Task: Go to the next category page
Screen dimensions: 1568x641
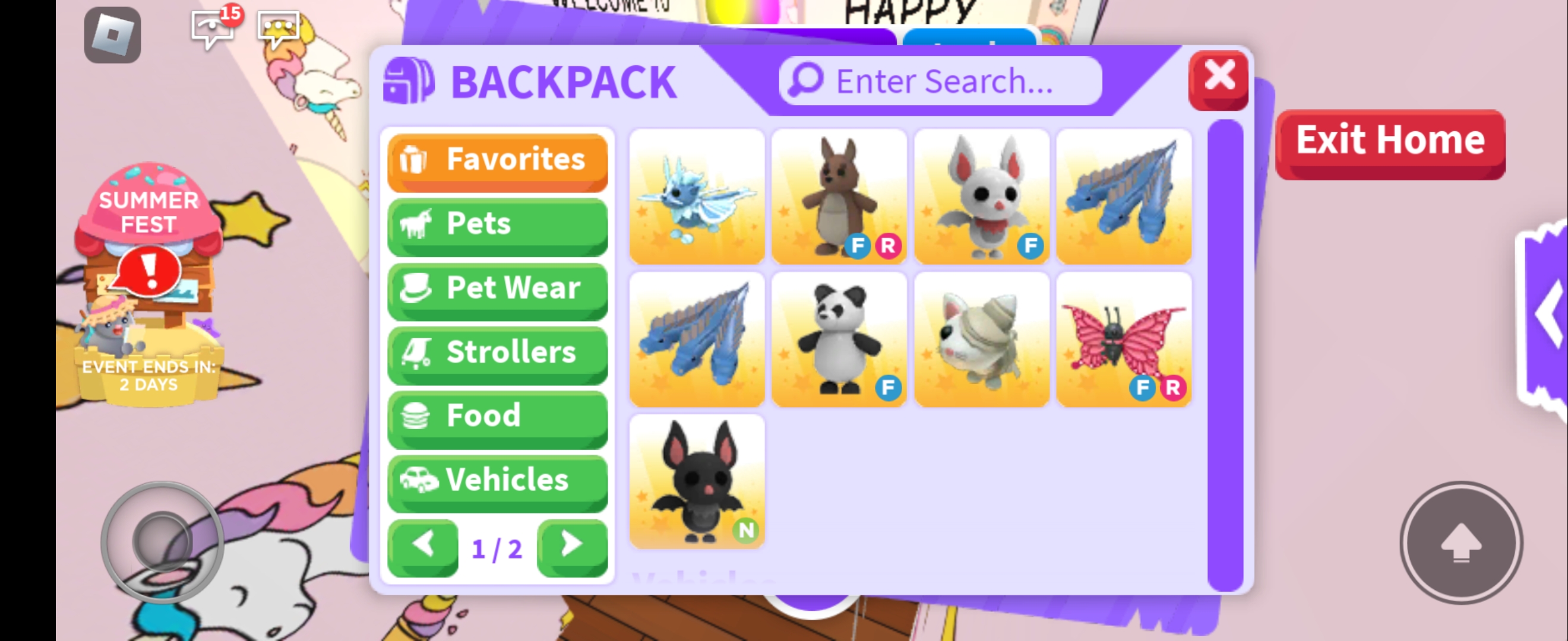Action: click(x=571, y=546)
